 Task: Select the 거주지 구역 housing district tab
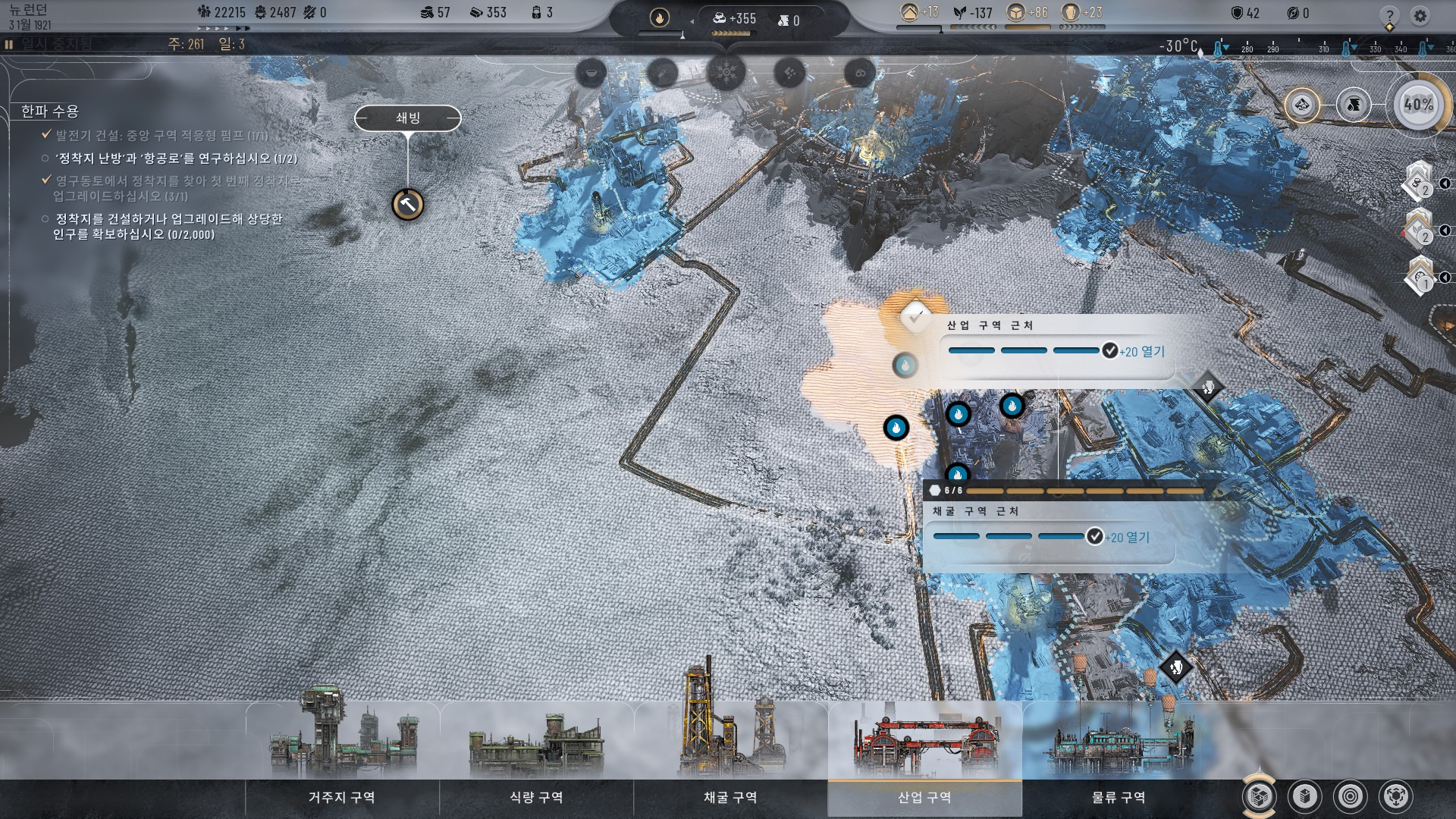click(342, 797)
